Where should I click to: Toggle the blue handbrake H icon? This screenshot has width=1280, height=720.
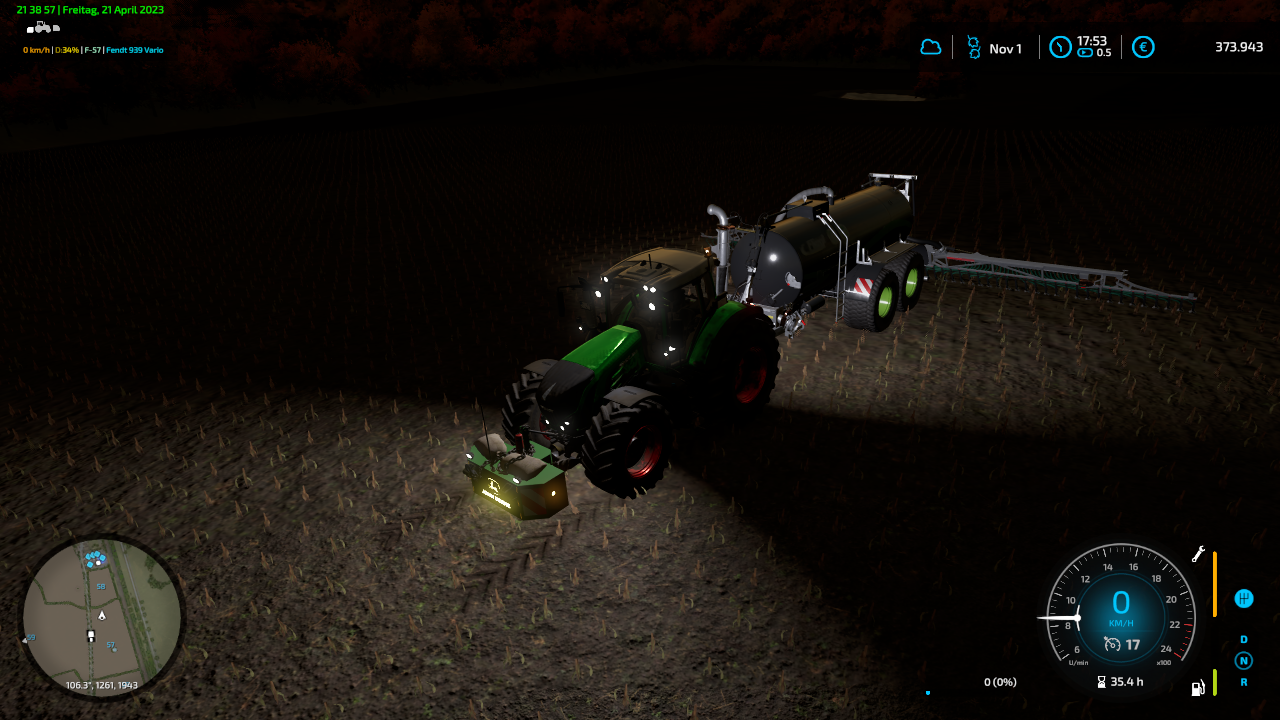click(1243, 598)
